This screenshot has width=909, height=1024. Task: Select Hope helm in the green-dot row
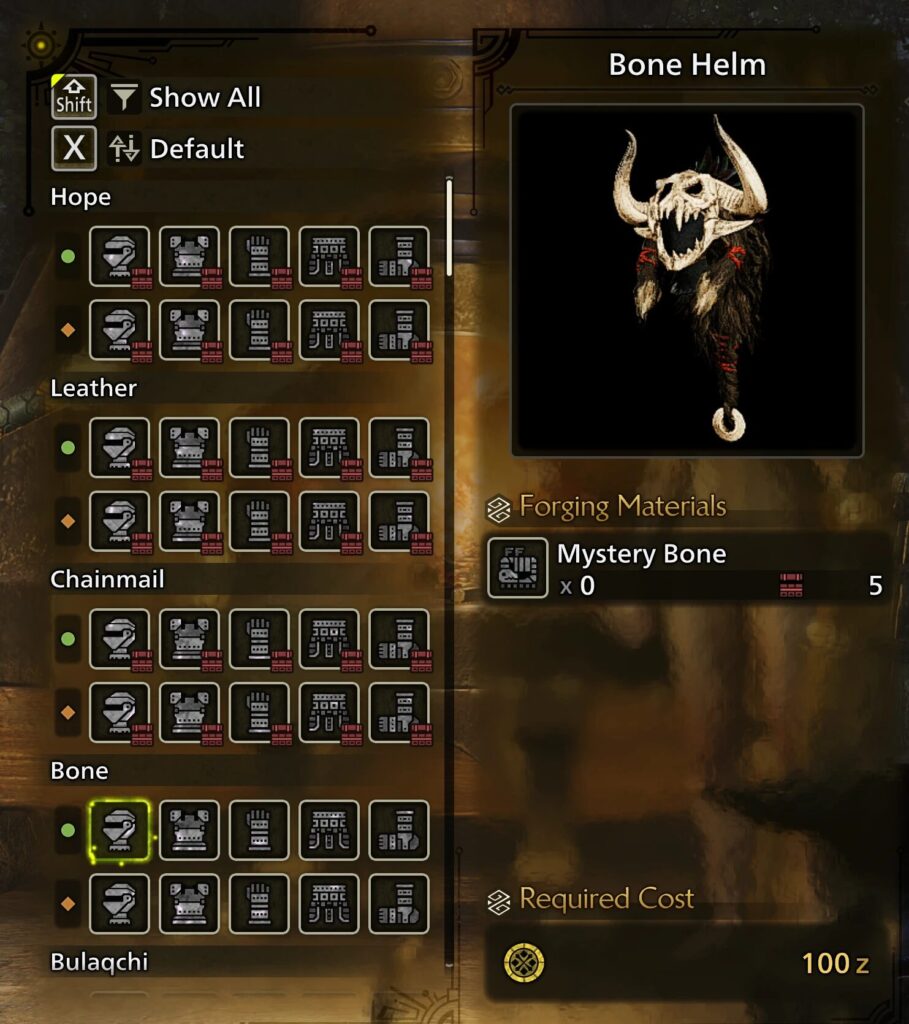point(120,256)
